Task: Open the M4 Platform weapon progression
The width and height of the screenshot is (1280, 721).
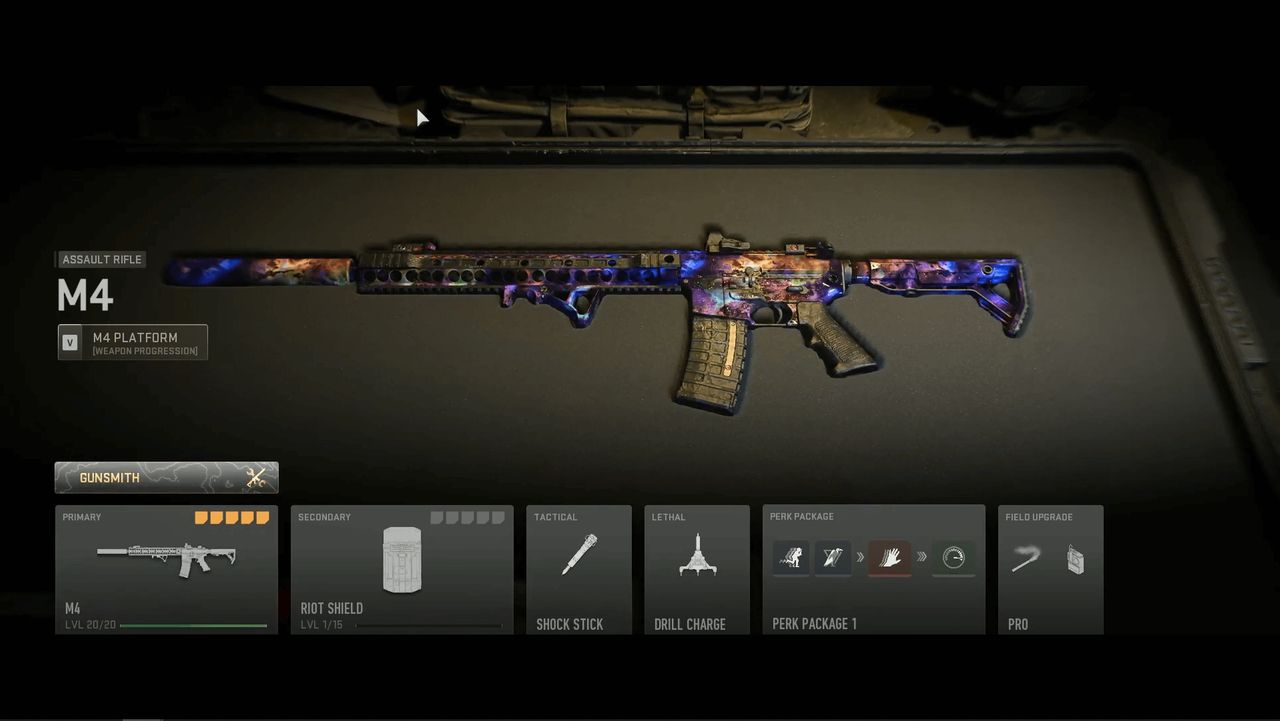Action: (133, 342)
